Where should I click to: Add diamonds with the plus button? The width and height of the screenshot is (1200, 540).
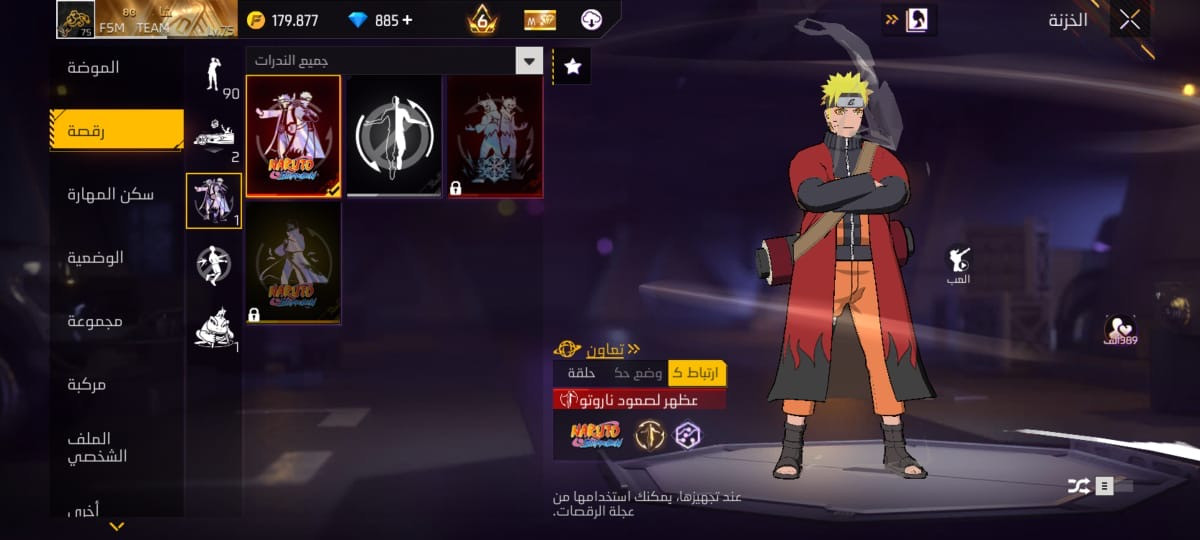point(407,20)
